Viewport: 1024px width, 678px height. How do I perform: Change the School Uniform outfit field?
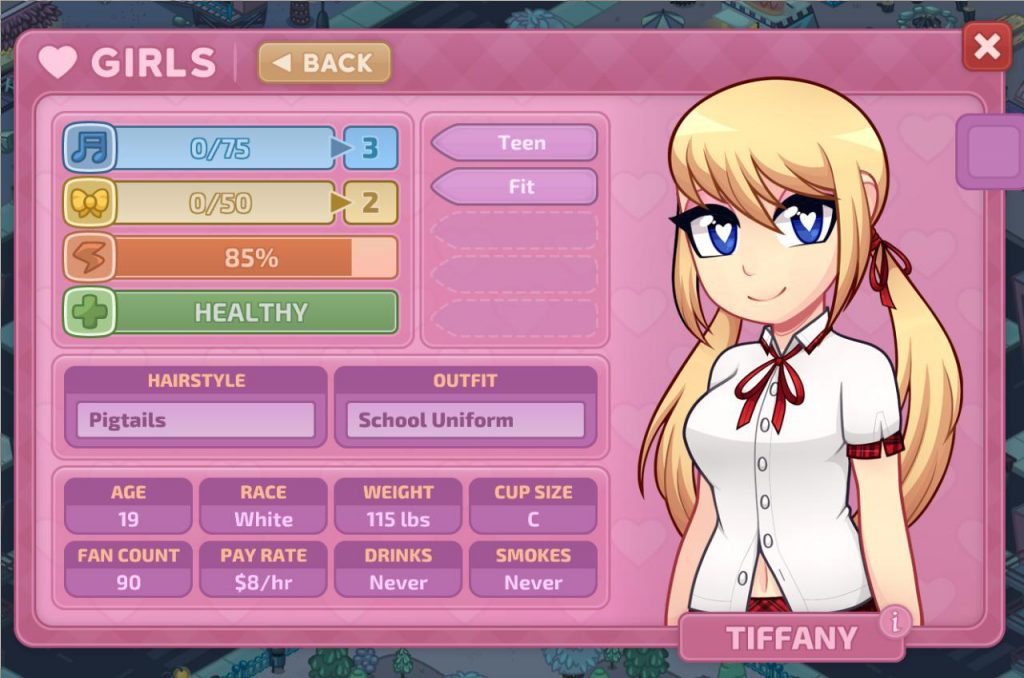click(x=465, y=420)
